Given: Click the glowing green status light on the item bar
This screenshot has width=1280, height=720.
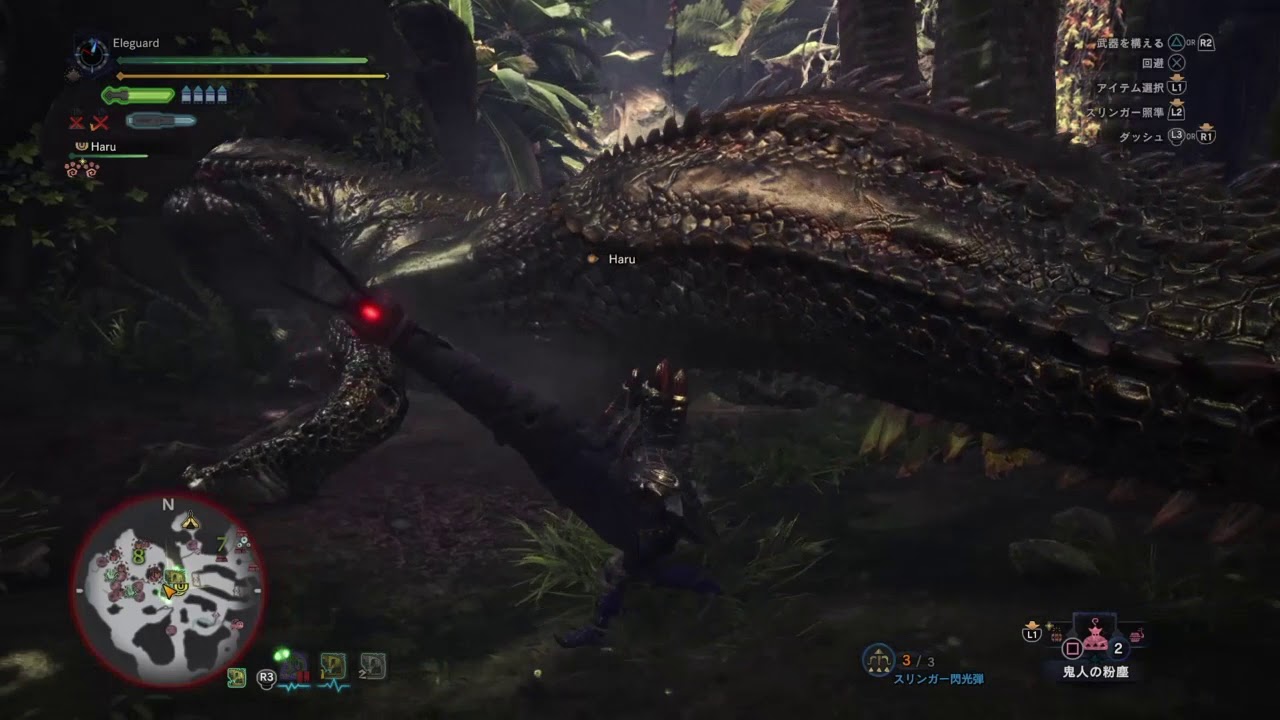Looking at the screenshot, I should pos(281,654).
